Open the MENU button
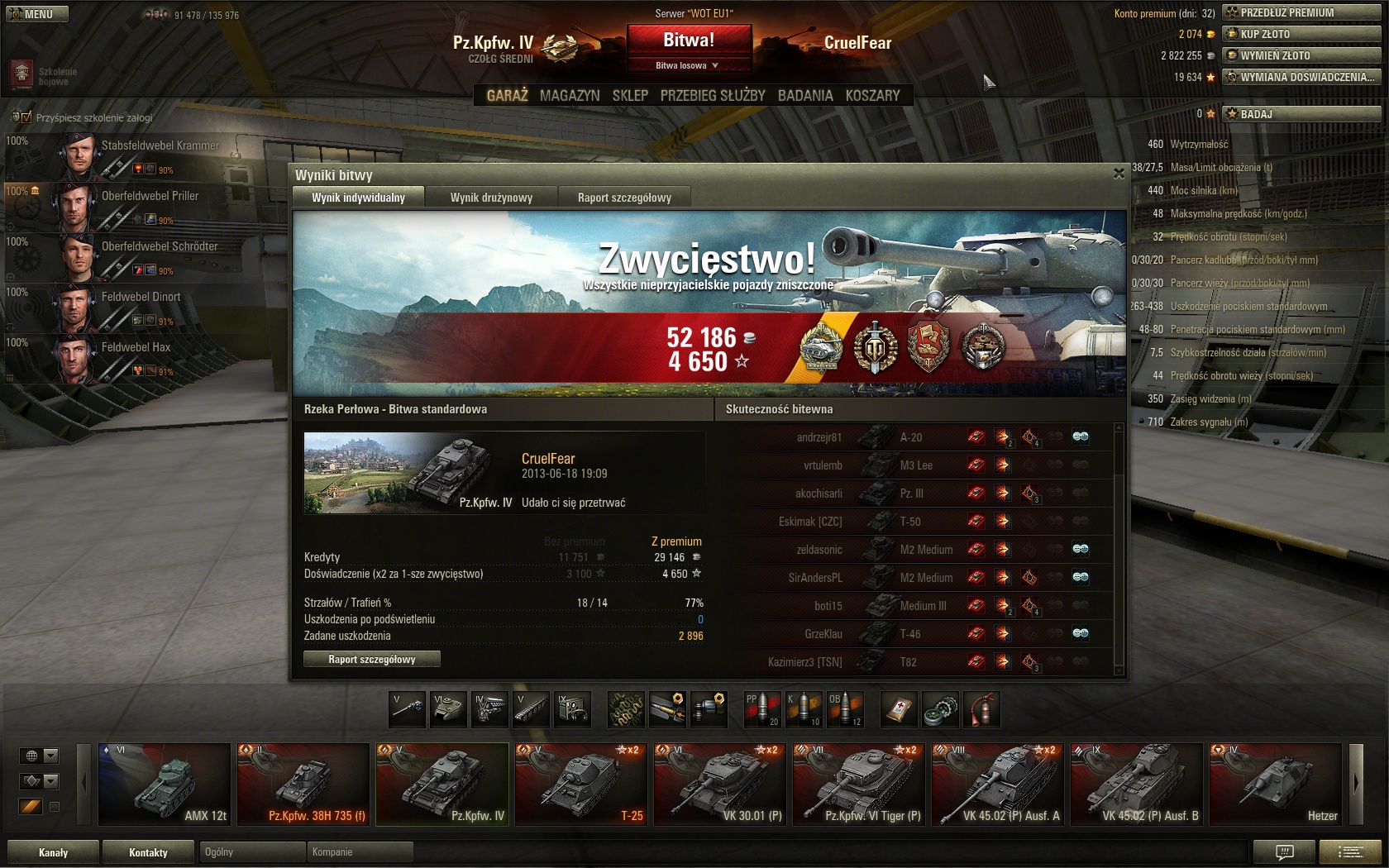This screenshot has width=1389, height=868. point(37,14)
